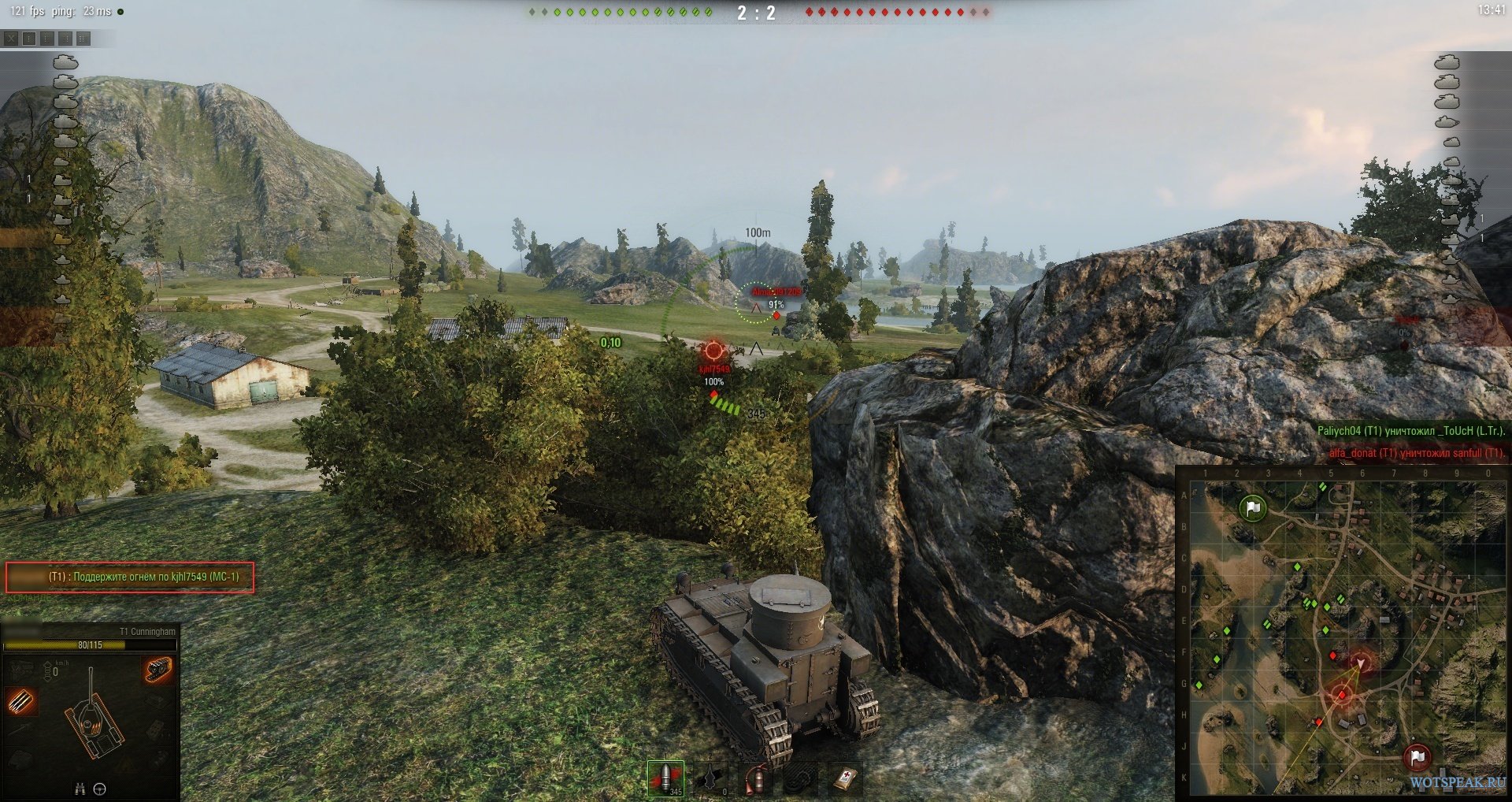Click the Paliych04 kill log entry

point(1410,431)
